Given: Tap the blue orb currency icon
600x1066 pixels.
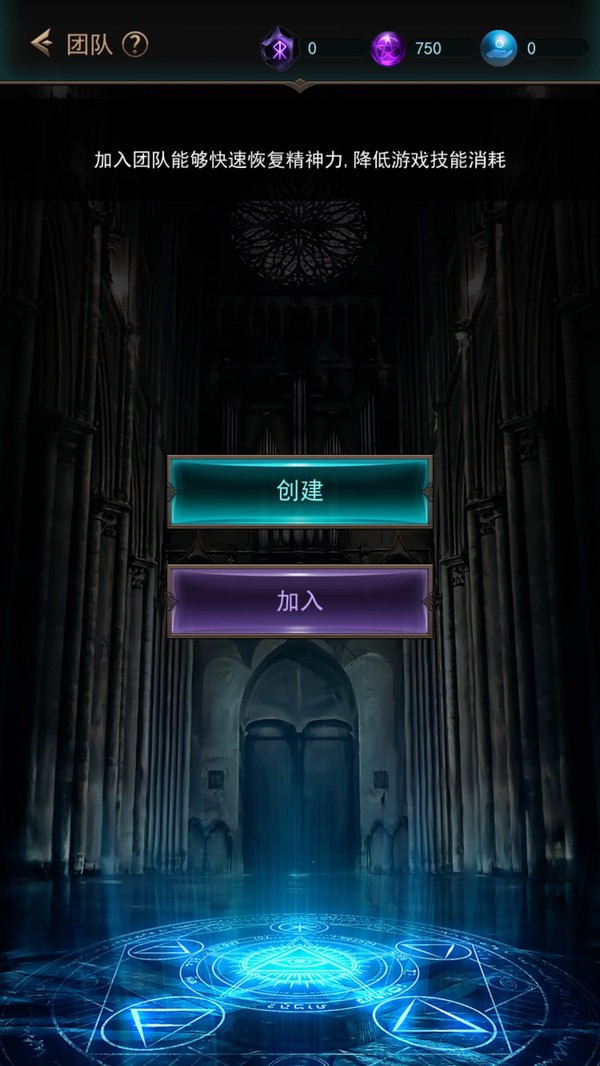Looking at the screenshot, I should [x=498, y=48].
